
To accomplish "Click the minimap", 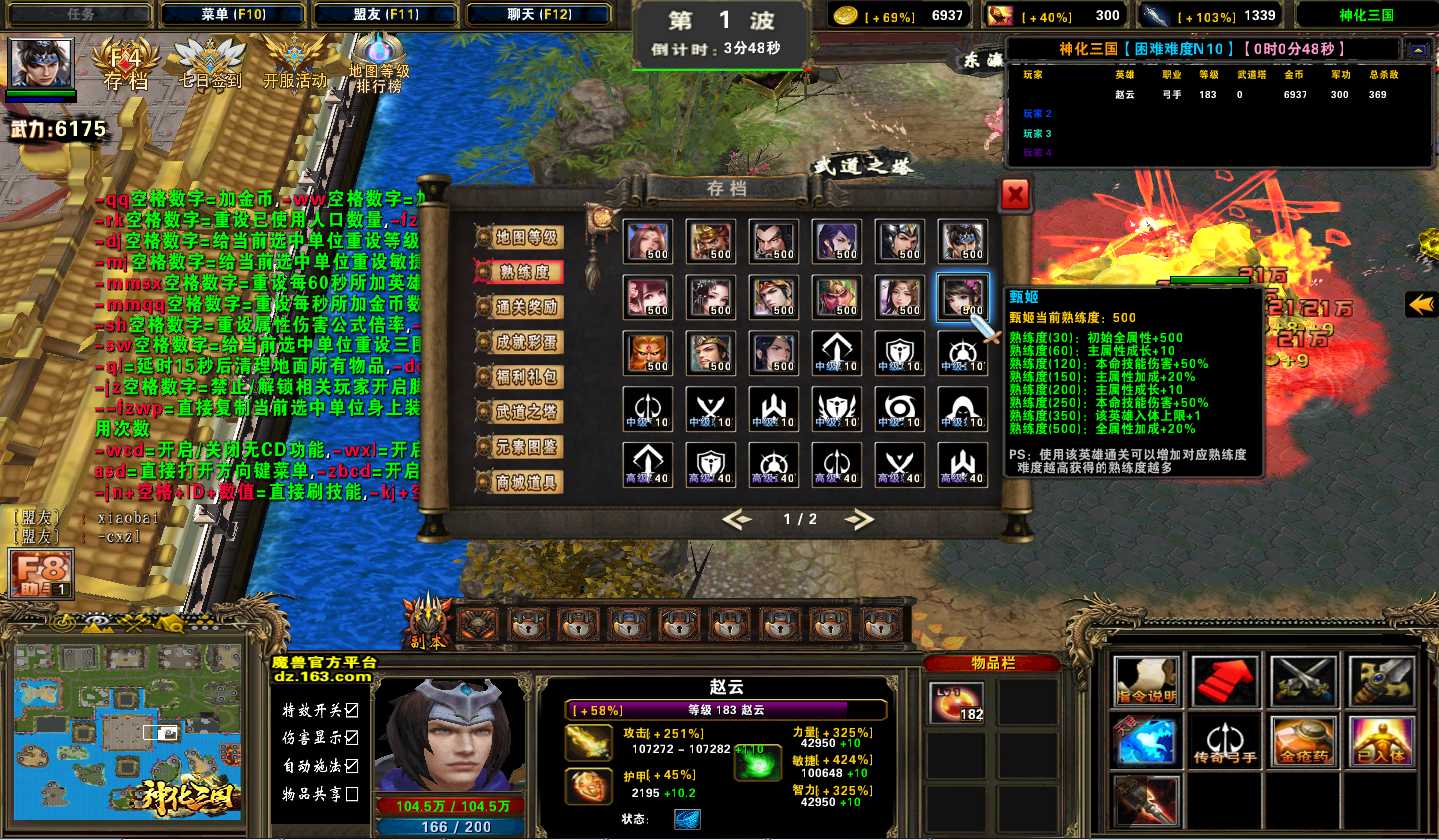I will [128, 731].
